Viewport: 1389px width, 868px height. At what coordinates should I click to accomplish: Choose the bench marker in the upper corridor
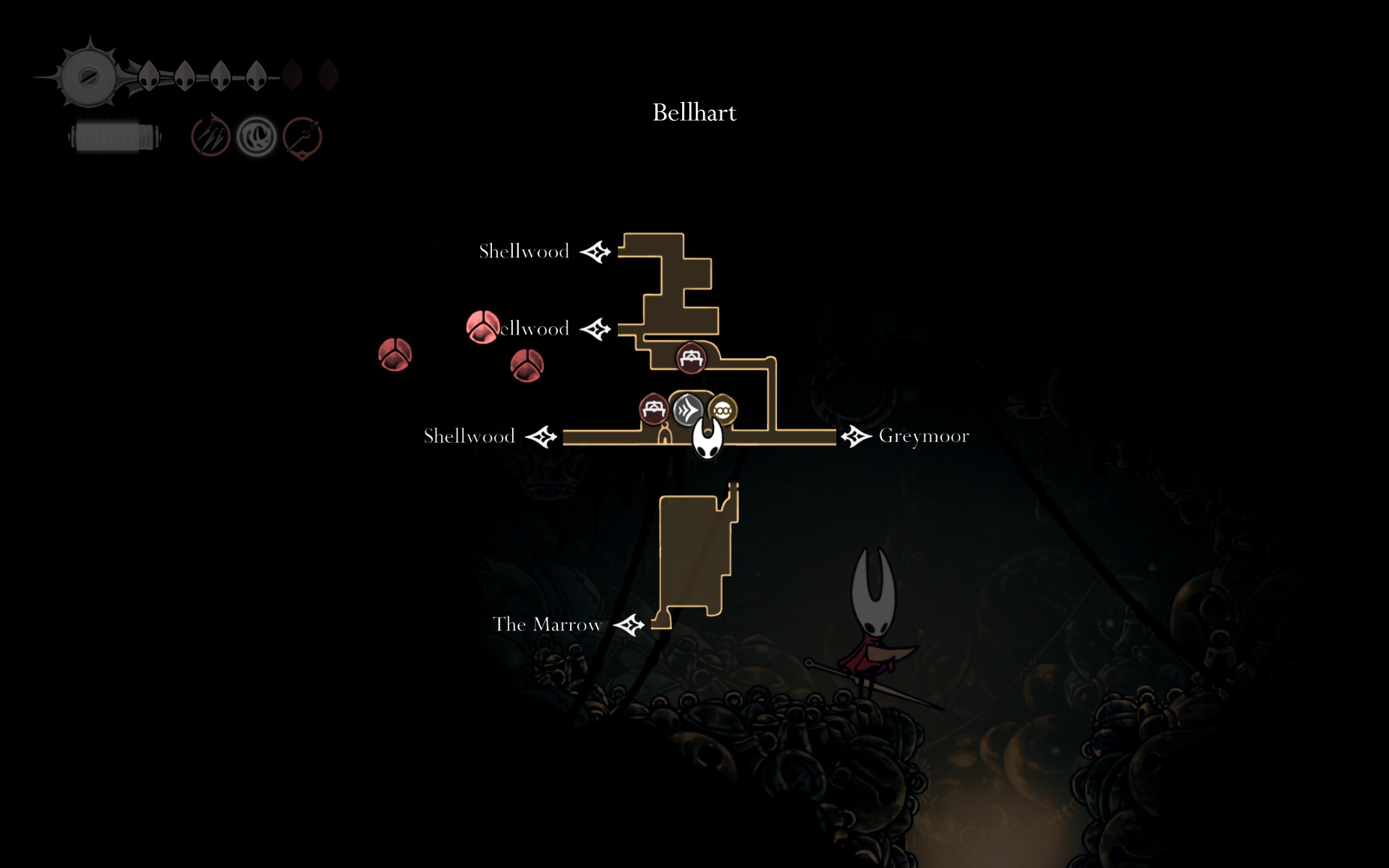pyautogui.click(x=691, y=357)
